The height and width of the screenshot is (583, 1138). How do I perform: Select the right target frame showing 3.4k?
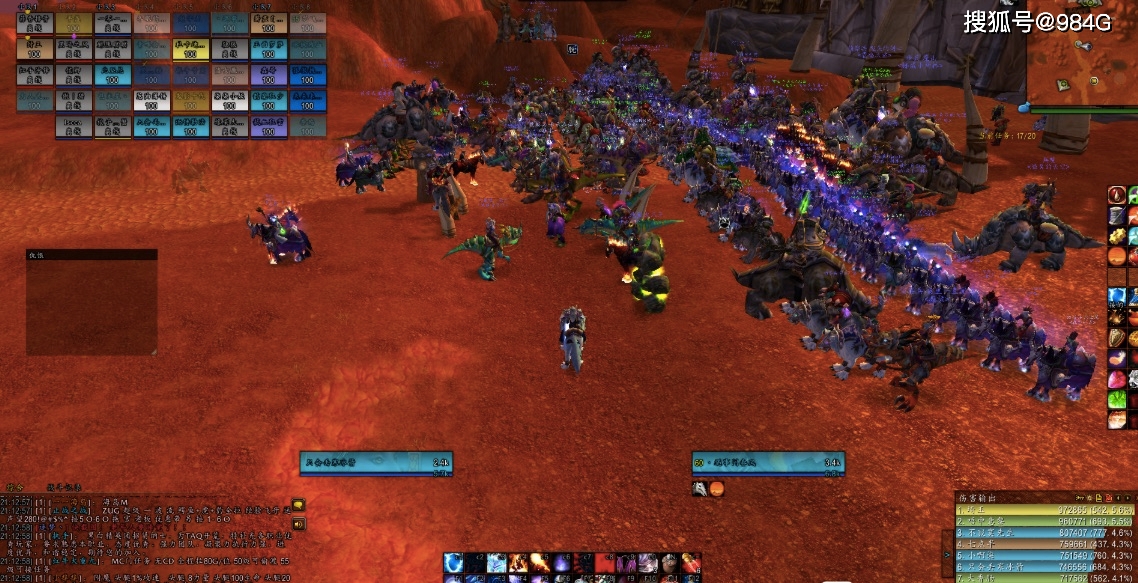coord(768,462)
